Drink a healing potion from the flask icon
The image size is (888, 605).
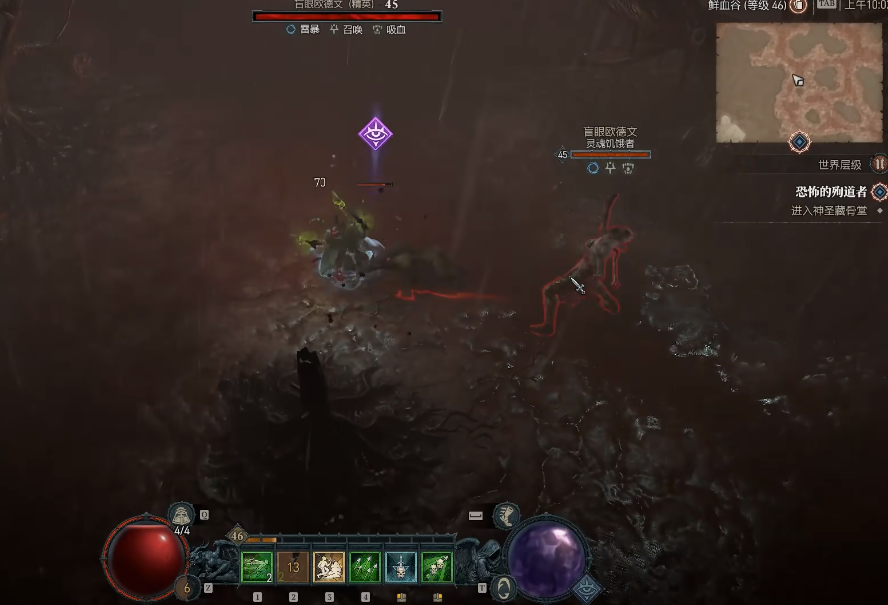182,515
